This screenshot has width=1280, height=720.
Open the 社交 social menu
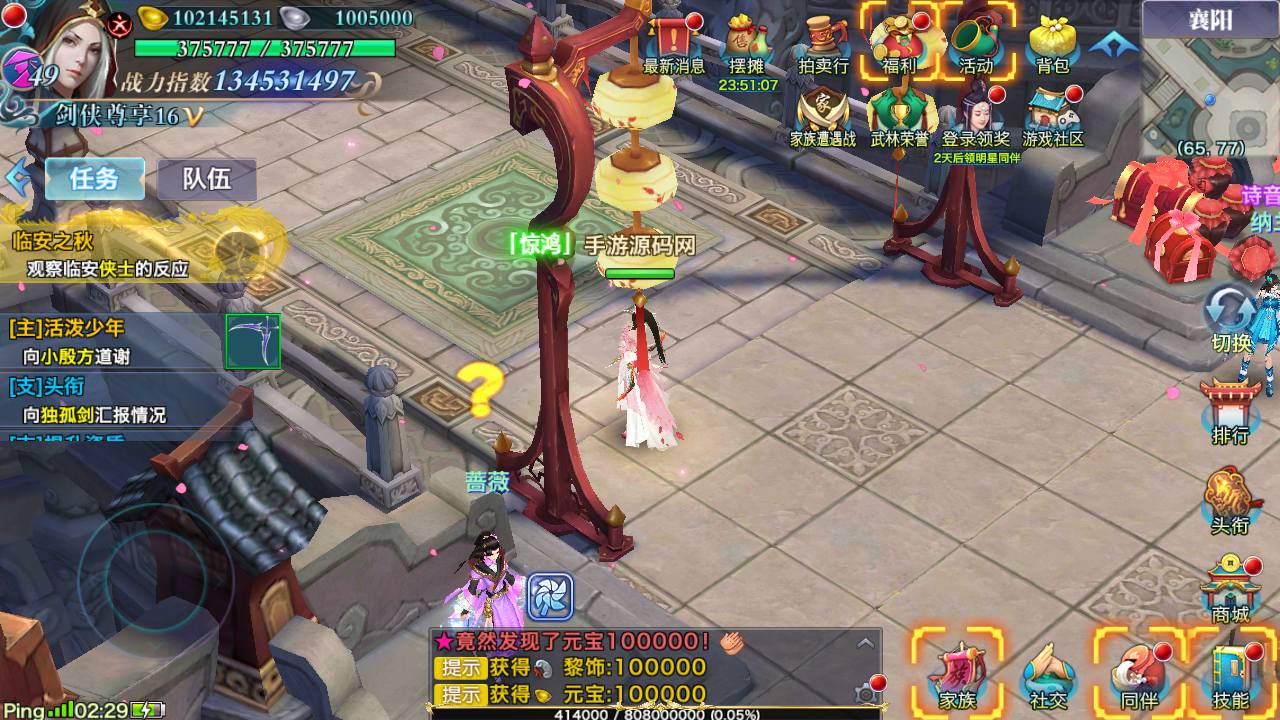click(1048, 674)
